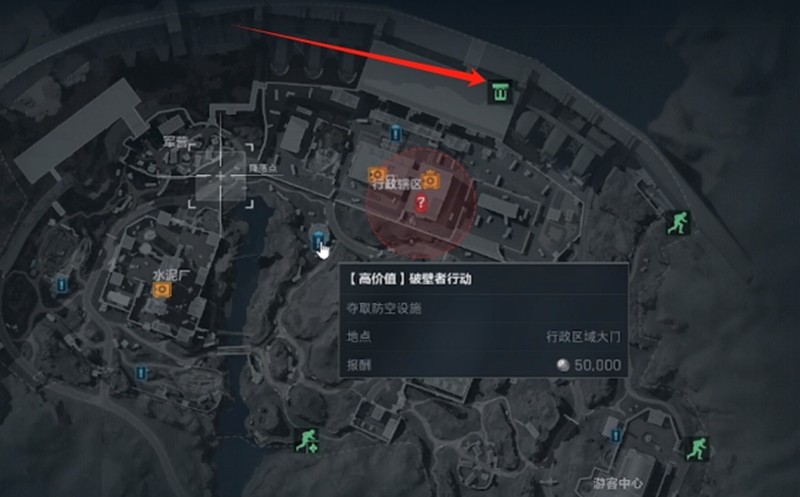Click the blue contract marker under the cursor
800x497 pixels.
(x=318, y=238)
